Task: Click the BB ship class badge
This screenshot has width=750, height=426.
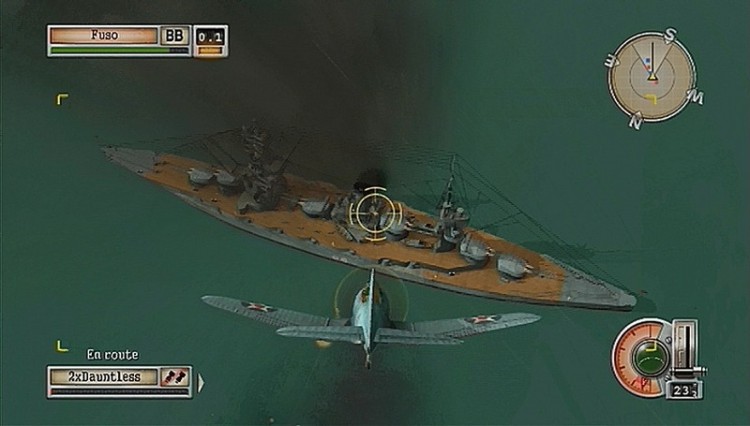Action: 175,35
